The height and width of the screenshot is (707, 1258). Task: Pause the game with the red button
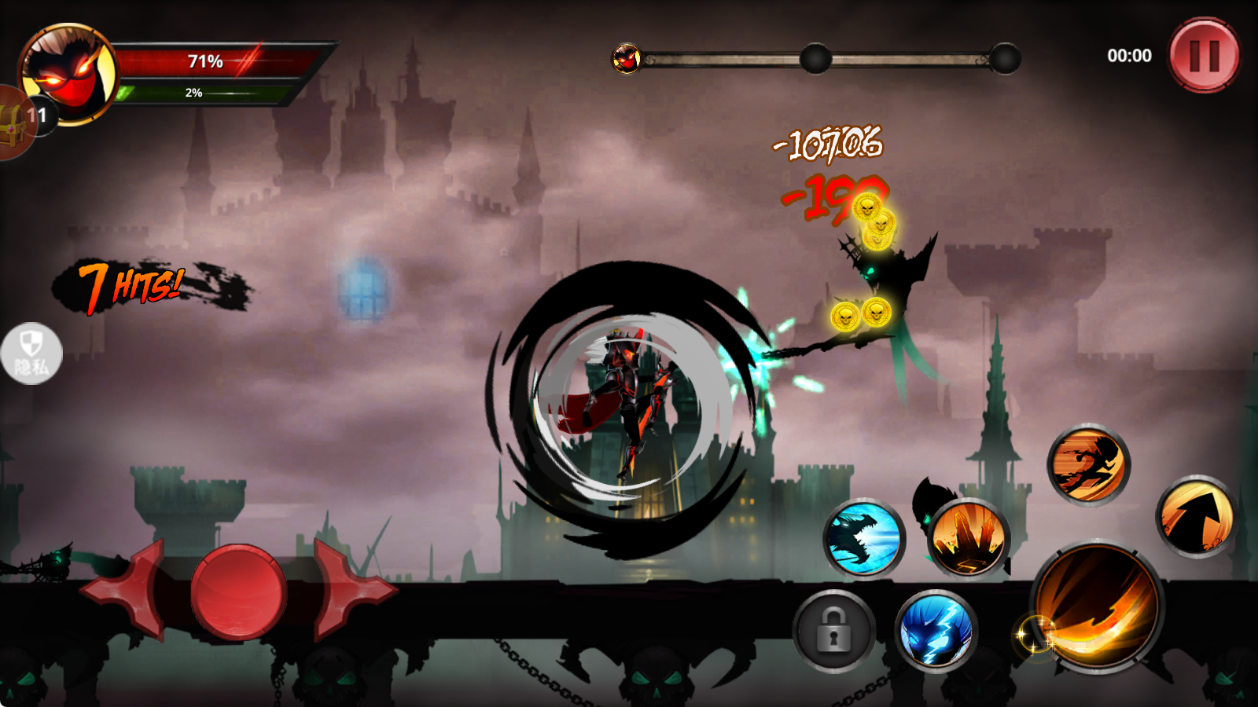pos(1204,55)
